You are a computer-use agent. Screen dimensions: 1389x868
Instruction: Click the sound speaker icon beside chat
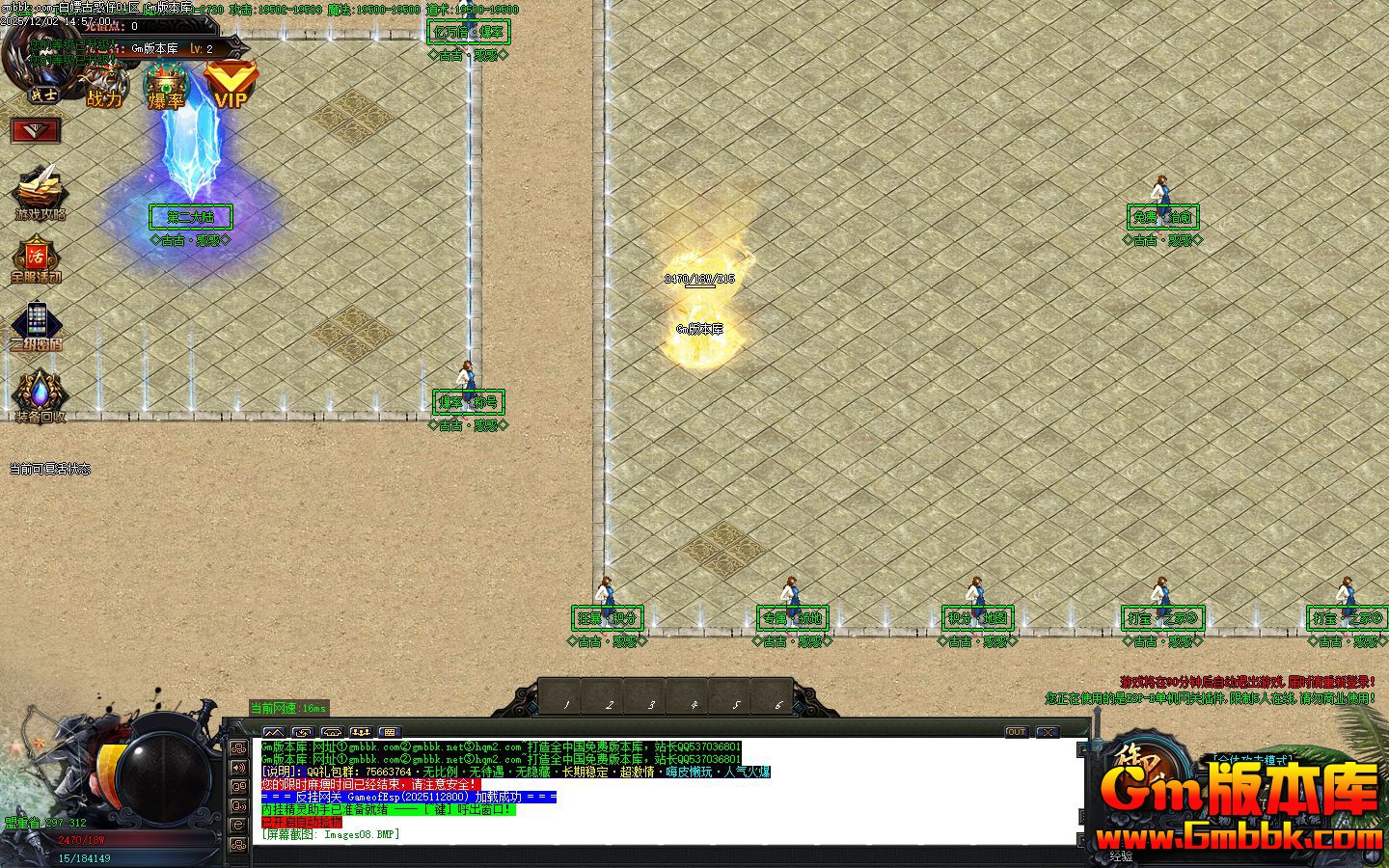tap(238, 768)
